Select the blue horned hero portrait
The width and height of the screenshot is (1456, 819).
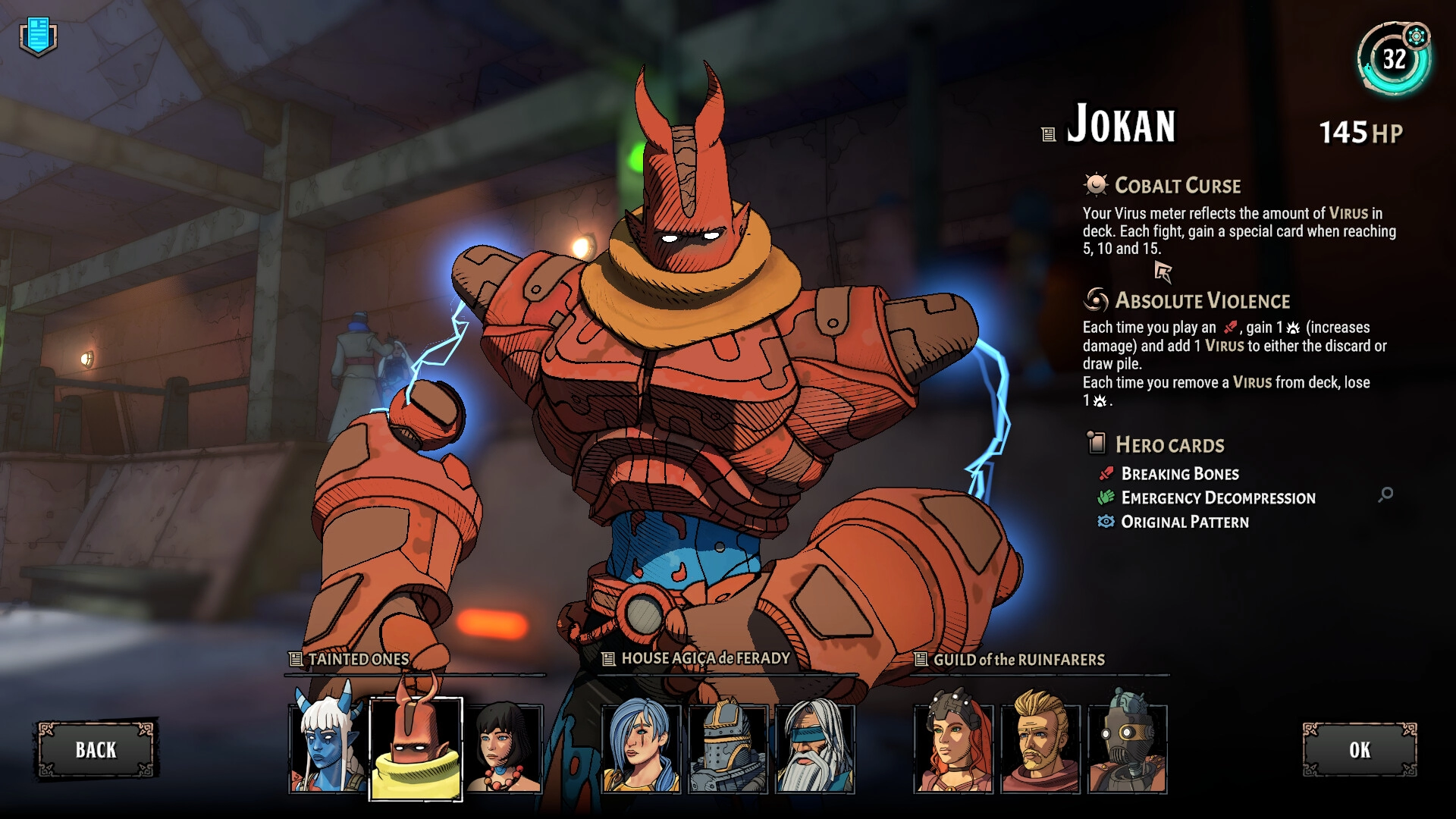coord(328,748)
